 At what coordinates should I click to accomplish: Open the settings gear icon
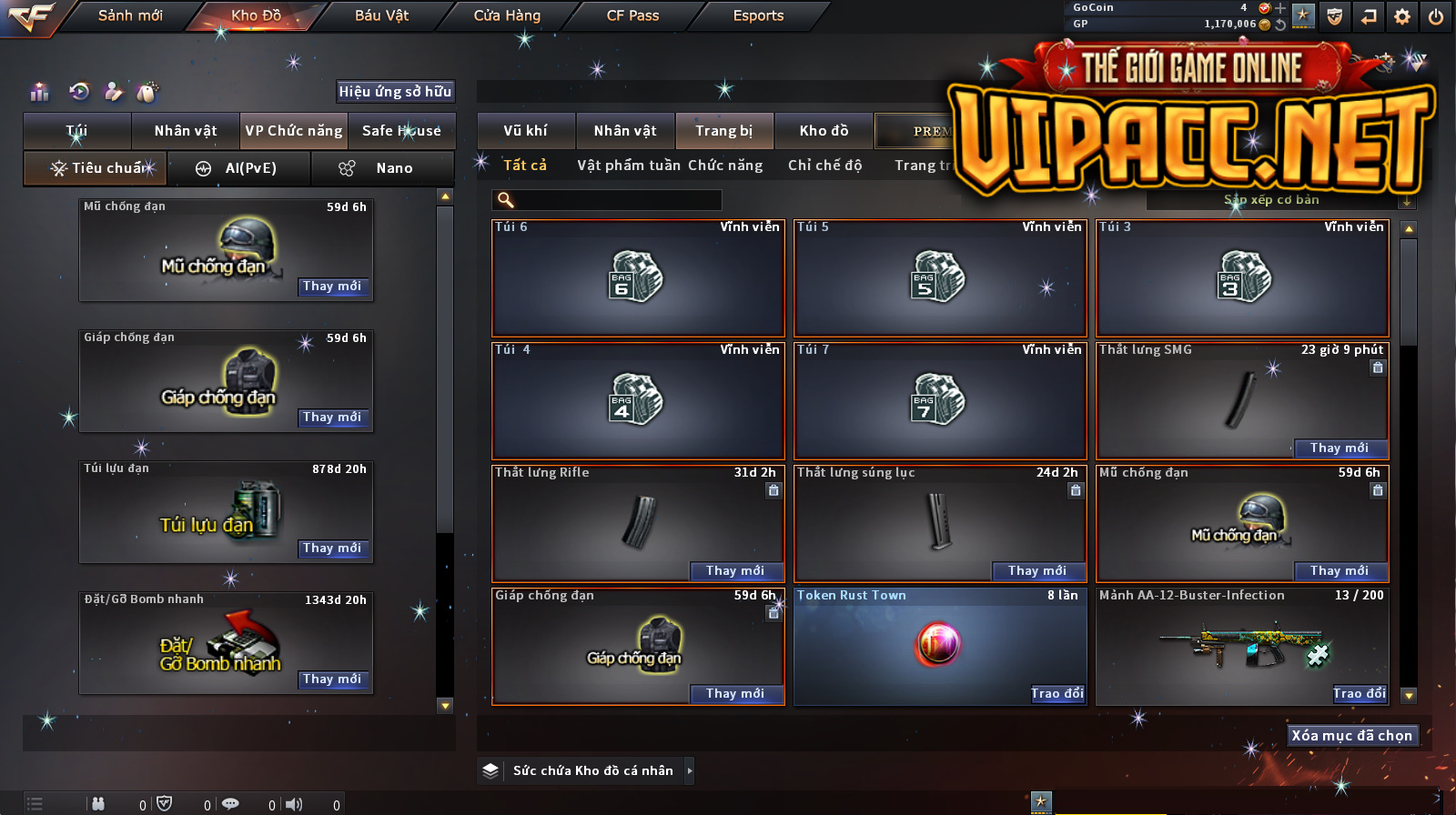pos(1402,16)
